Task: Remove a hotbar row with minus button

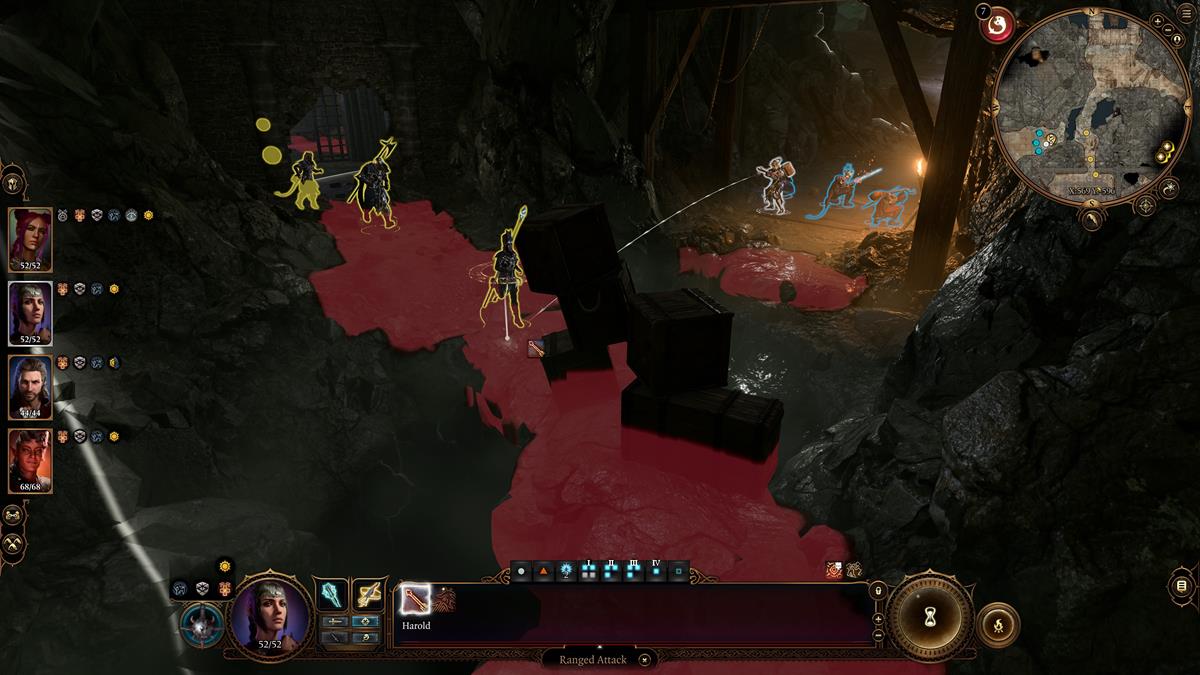Action: click(878, 634)
